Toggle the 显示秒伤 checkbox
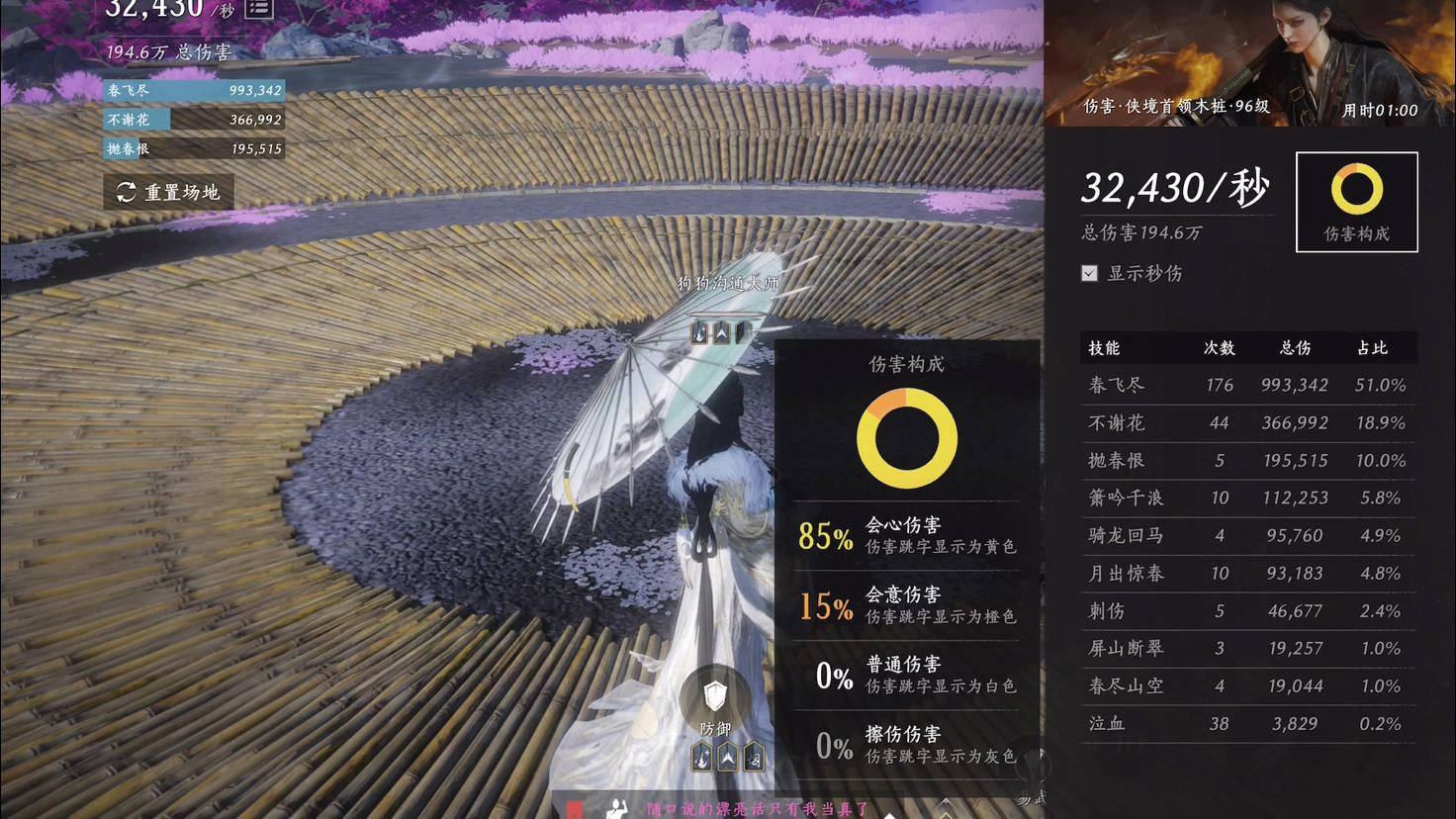Screen dimensions: 1456x819 tap(1089, 273)
